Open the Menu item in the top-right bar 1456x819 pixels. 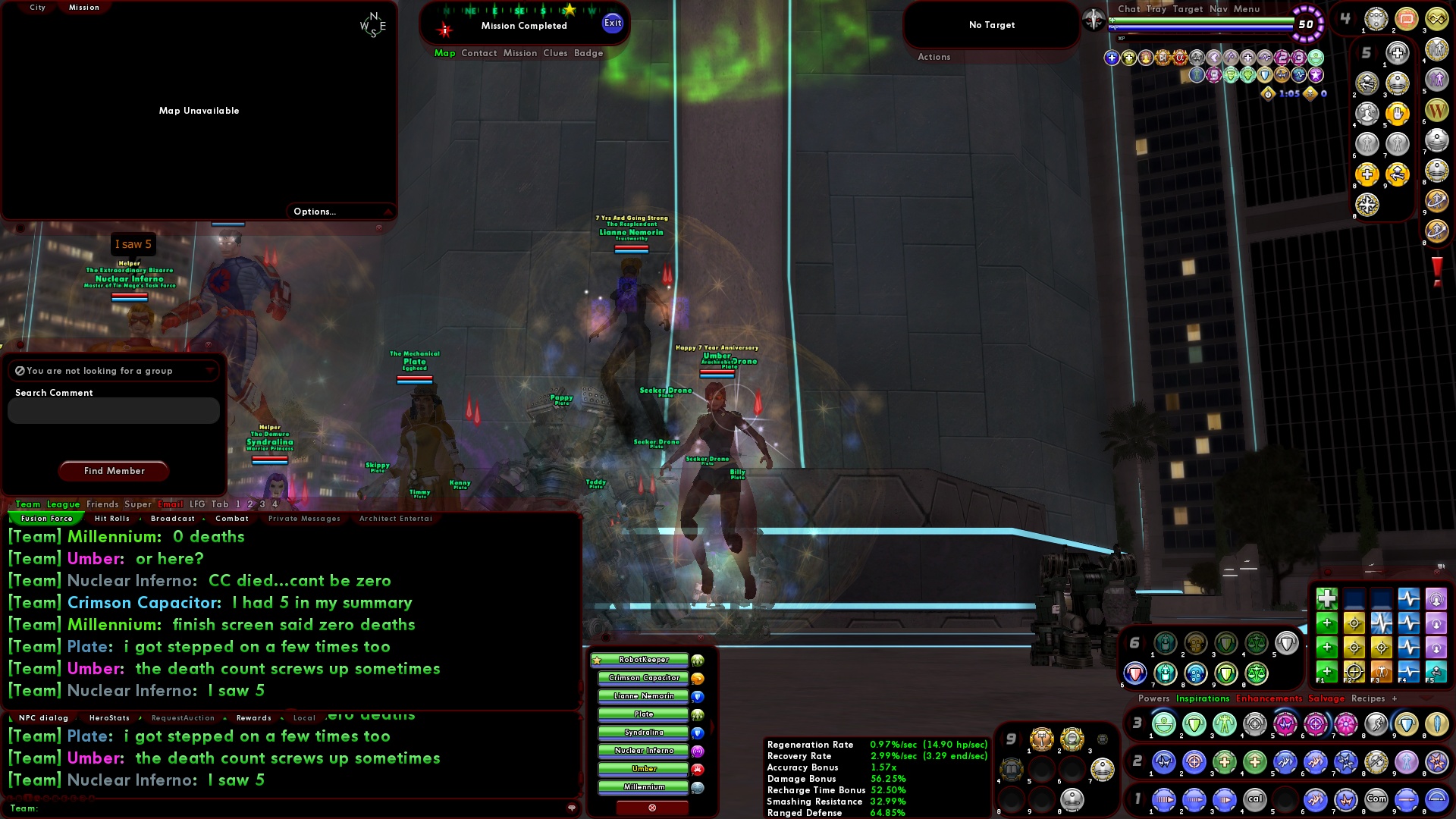click(x=1247, y=9)
